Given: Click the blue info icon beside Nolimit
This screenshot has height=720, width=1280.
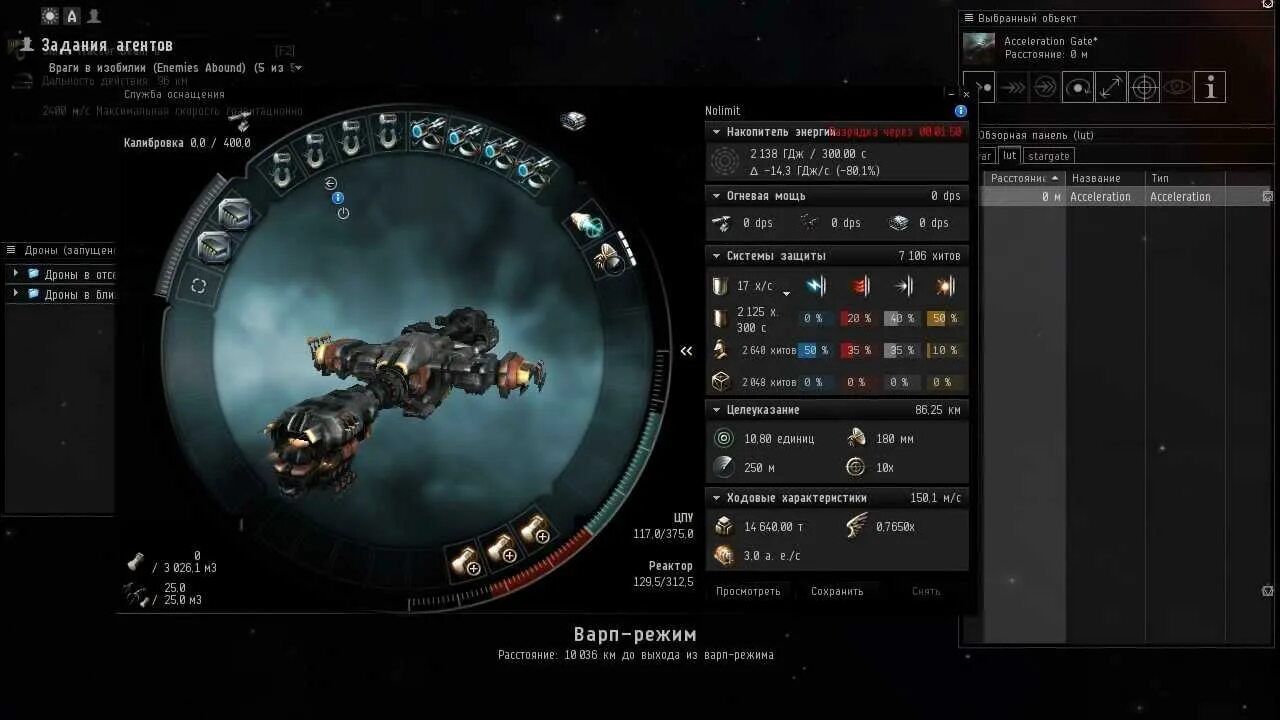Looking at the screenshot, I should tap(961, 111).
